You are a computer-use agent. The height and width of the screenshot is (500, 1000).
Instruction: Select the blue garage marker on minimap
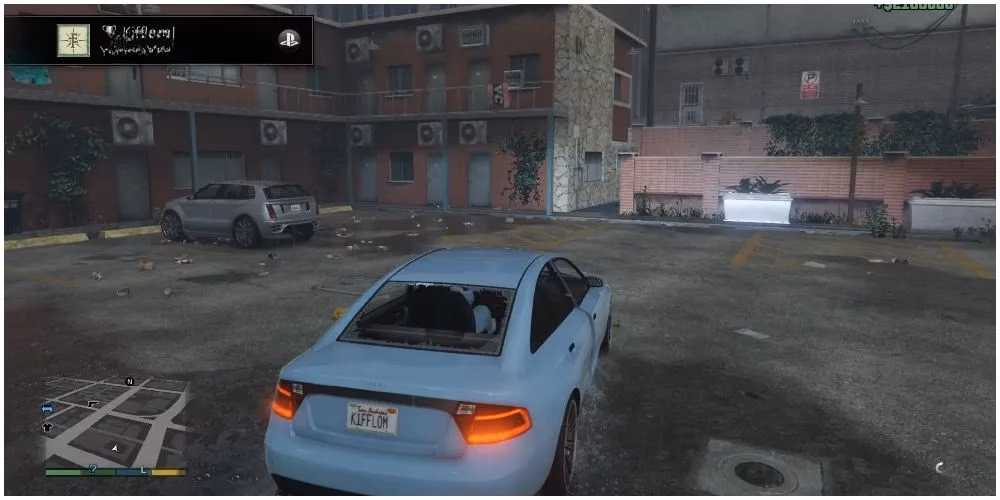47,409
